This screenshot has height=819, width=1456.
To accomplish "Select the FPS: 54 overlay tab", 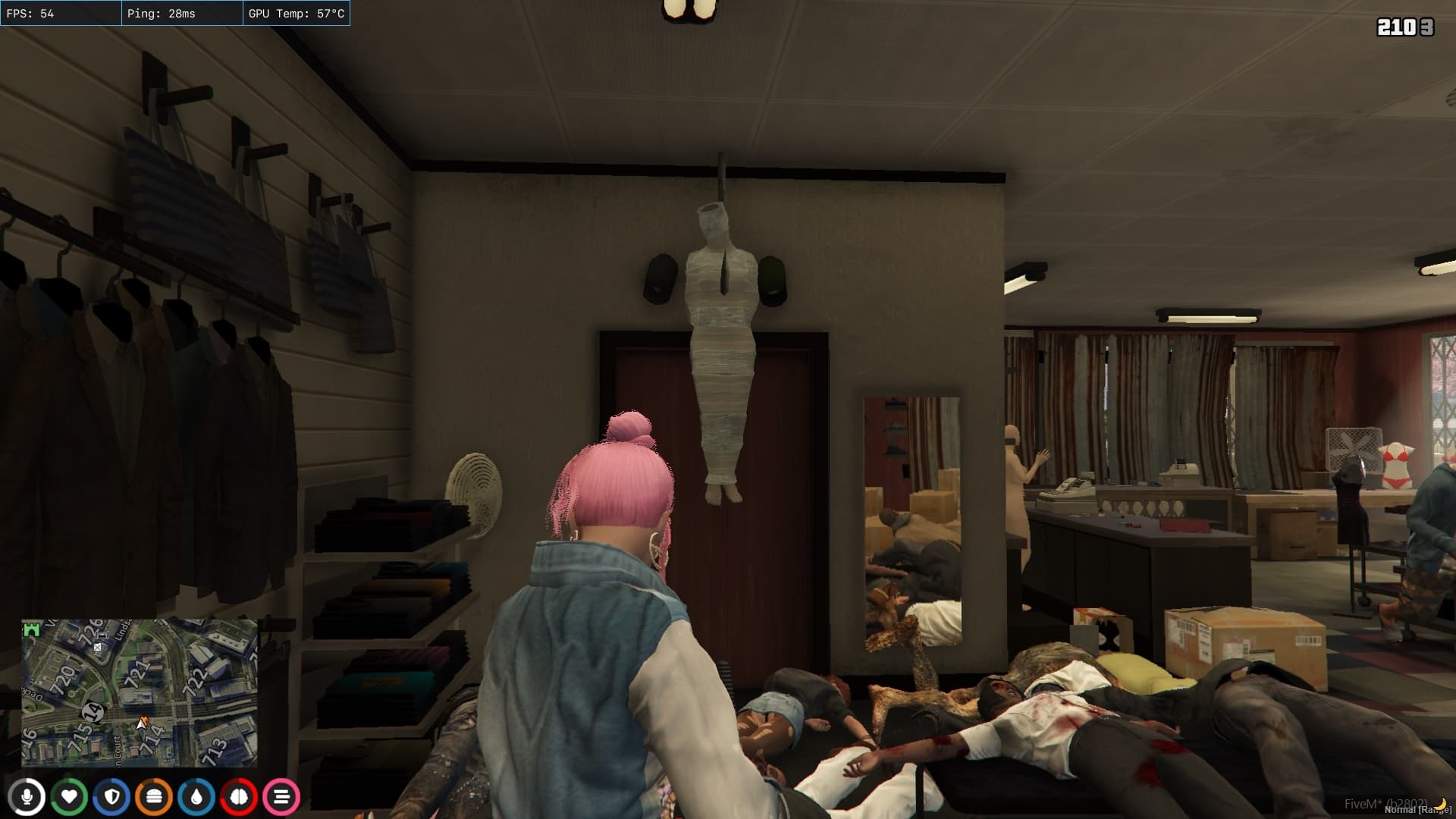I will click(x=60, y=13).
